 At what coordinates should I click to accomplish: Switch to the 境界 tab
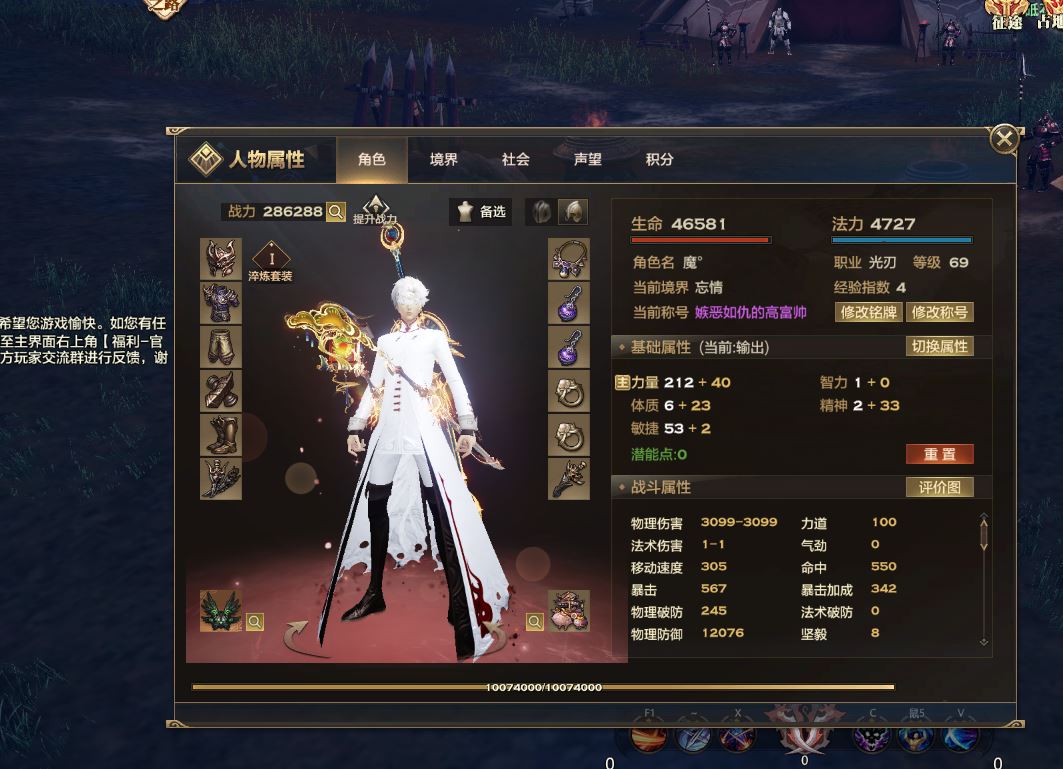click(x=443, y=160)
